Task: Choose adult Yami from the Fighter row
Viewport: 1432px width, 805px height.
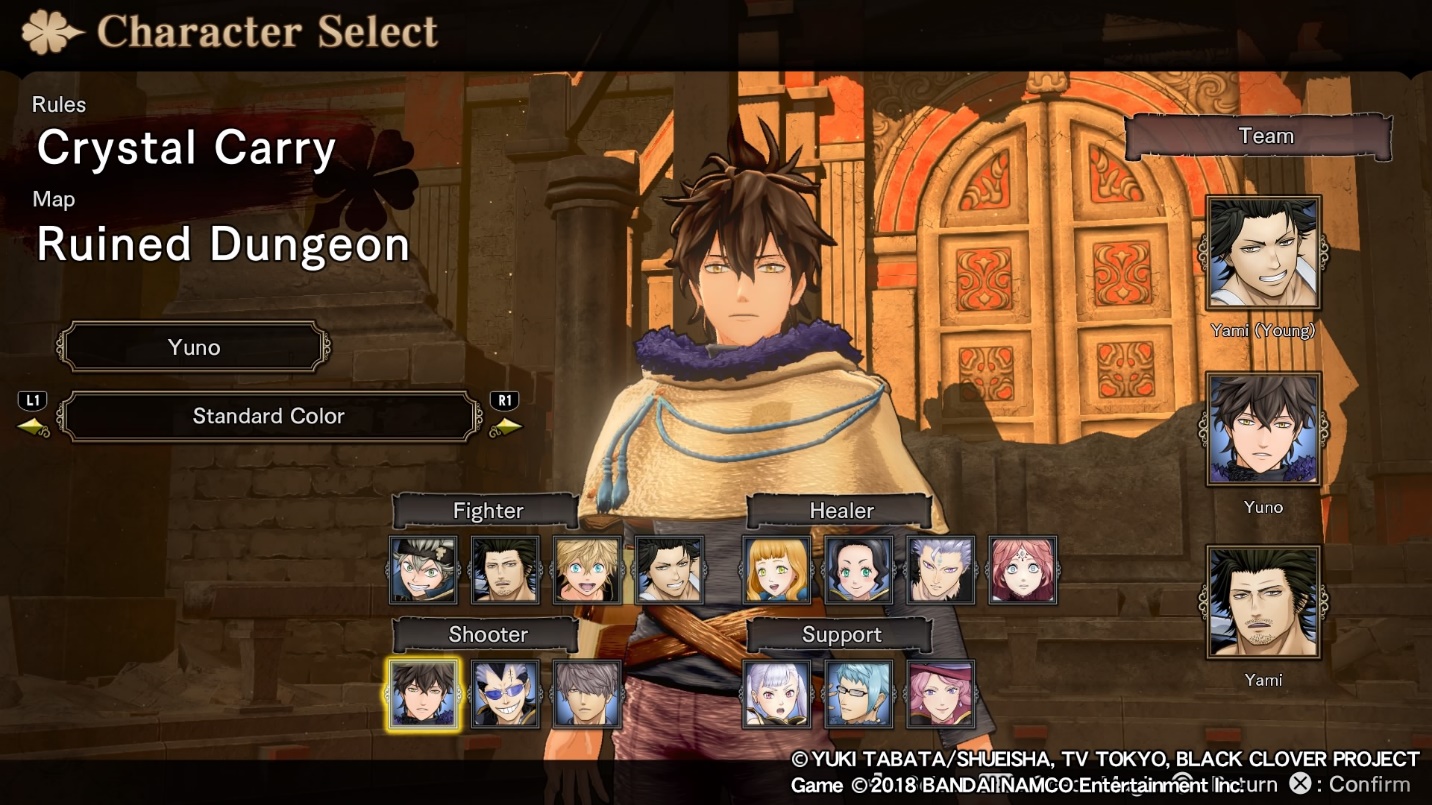Action: (505, 570)
